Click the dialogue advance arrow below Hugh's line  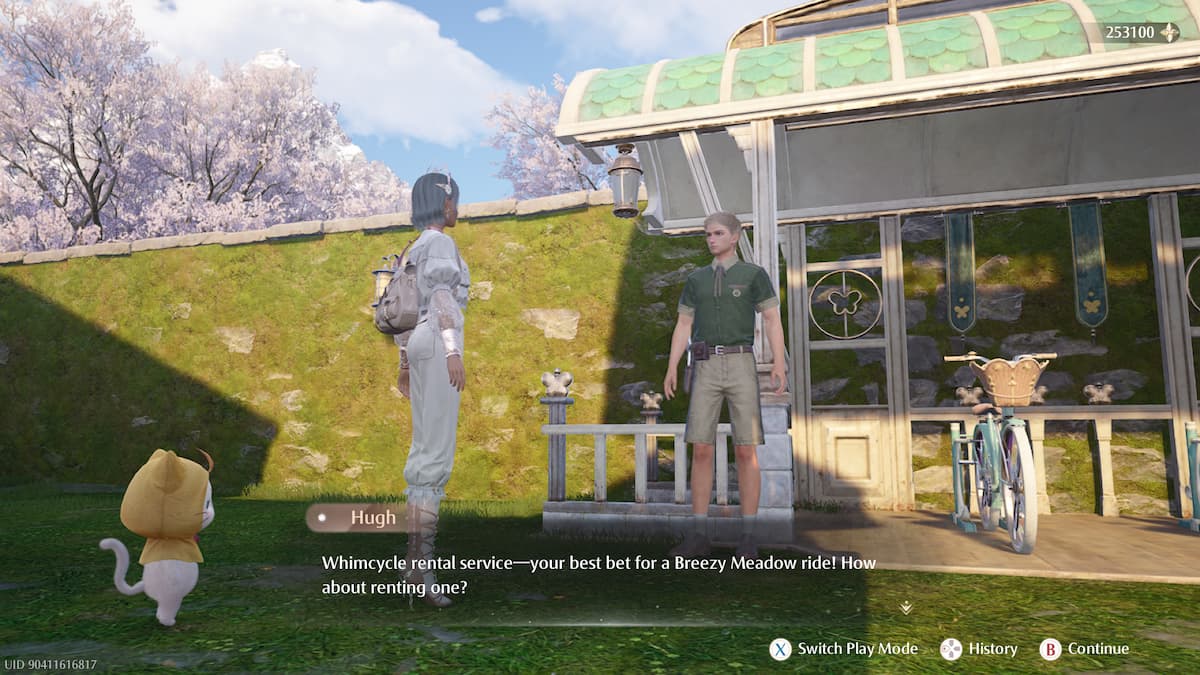coord(906,607)
